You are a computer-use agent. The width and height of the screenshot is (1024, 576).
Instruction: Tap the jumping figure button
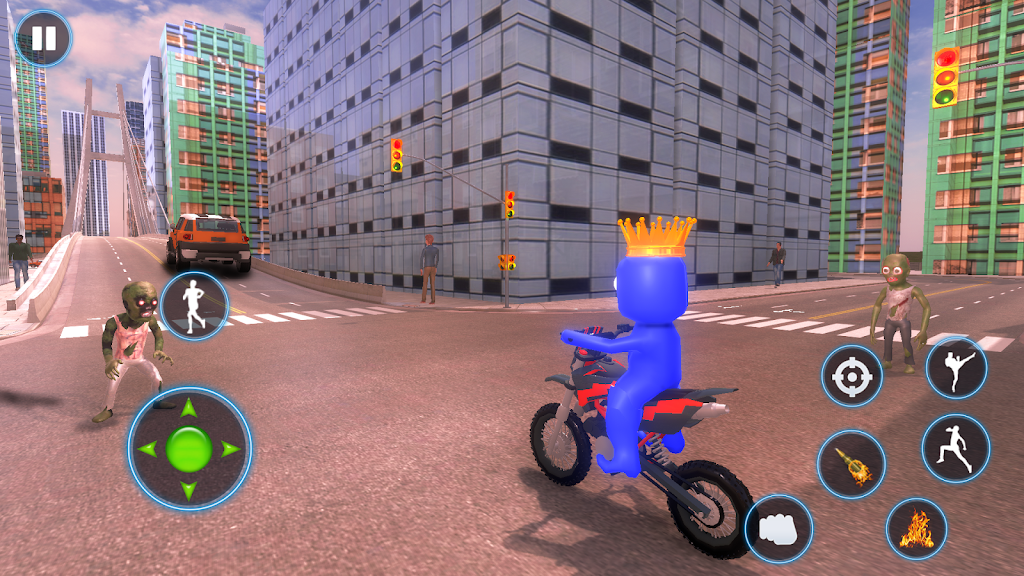coord(955,448)
